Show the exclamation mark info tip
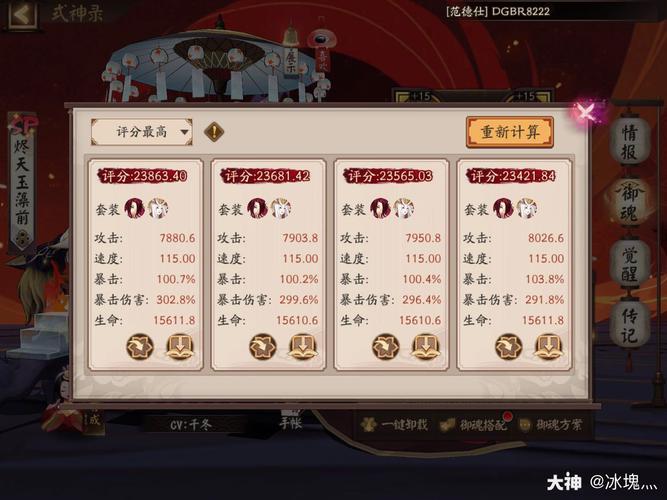 [213, 131]
